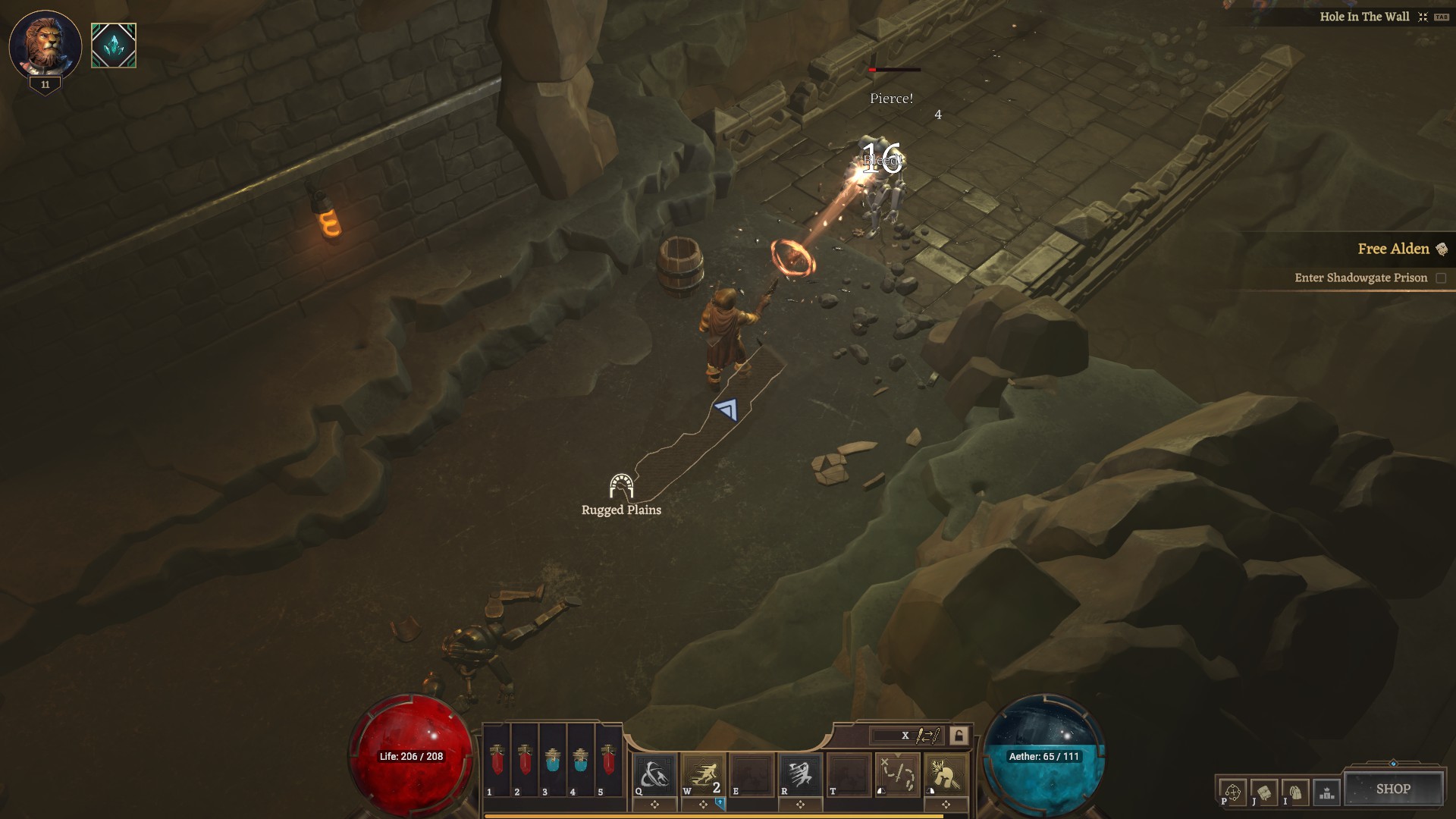Viewport: 1456px width, 819px height.
Task: Open the journal book
Action: [x=1264, y=792]
